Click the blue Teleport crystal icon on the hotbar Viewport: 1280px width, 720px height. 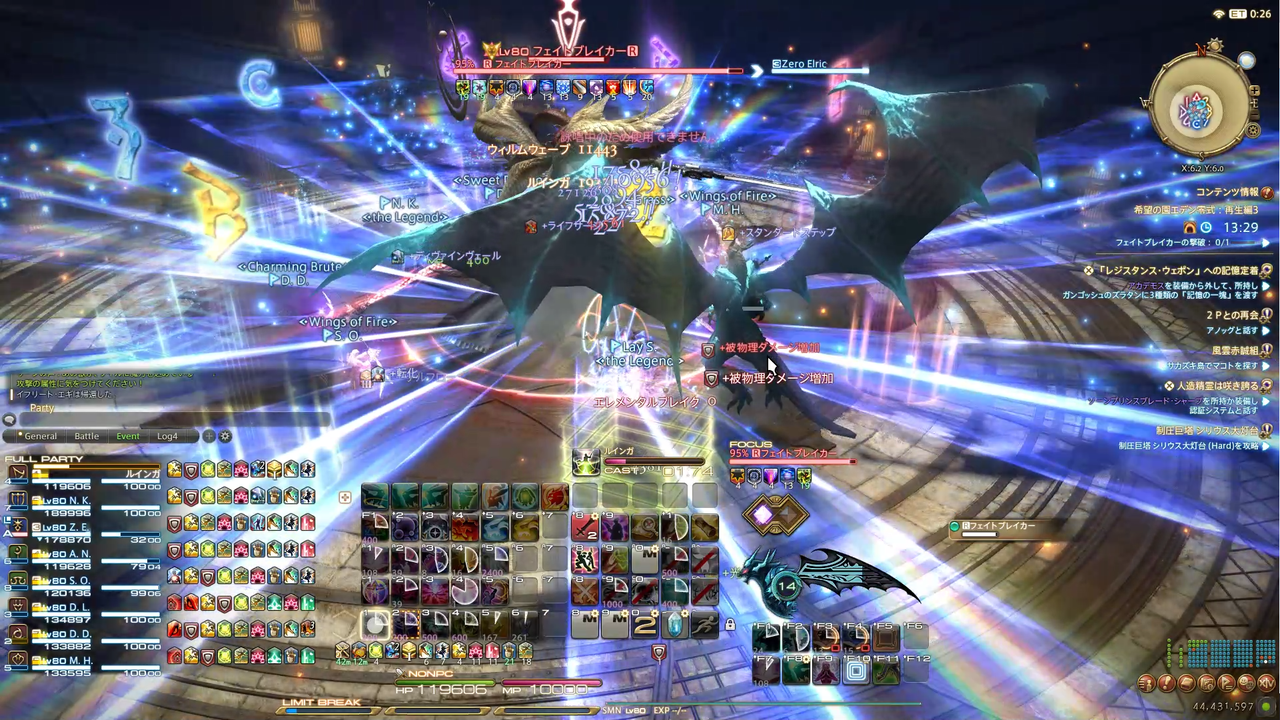(675, 624)
